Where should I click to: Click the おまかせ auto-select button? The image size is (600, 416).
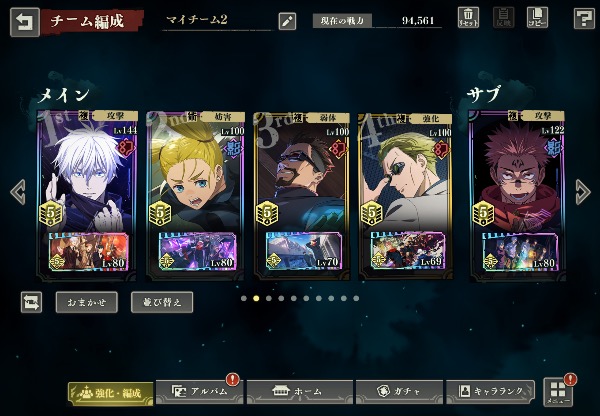[86, 301]
